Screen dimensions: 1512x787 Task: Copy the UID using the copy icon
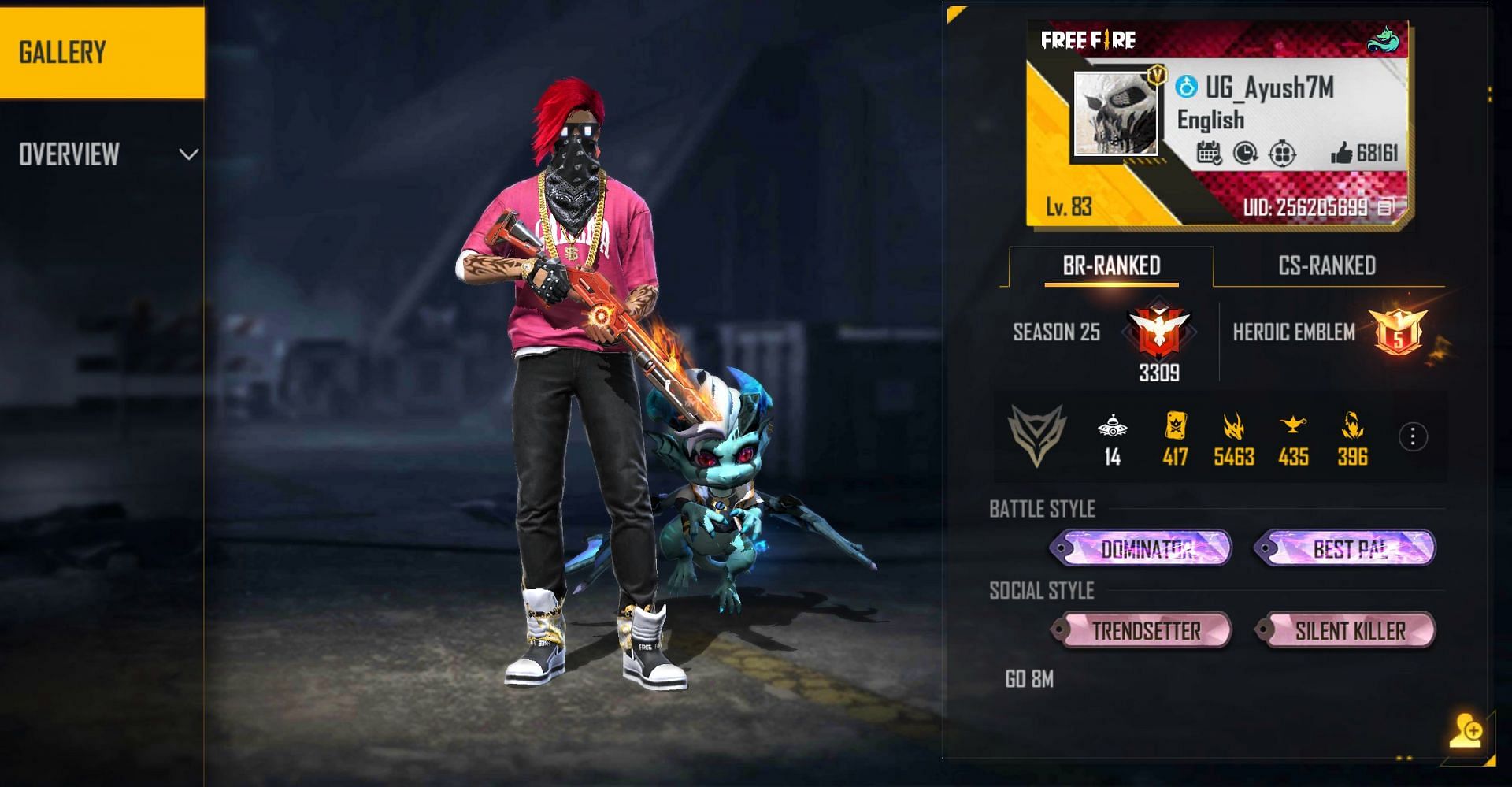click(x=1385, y=207)
